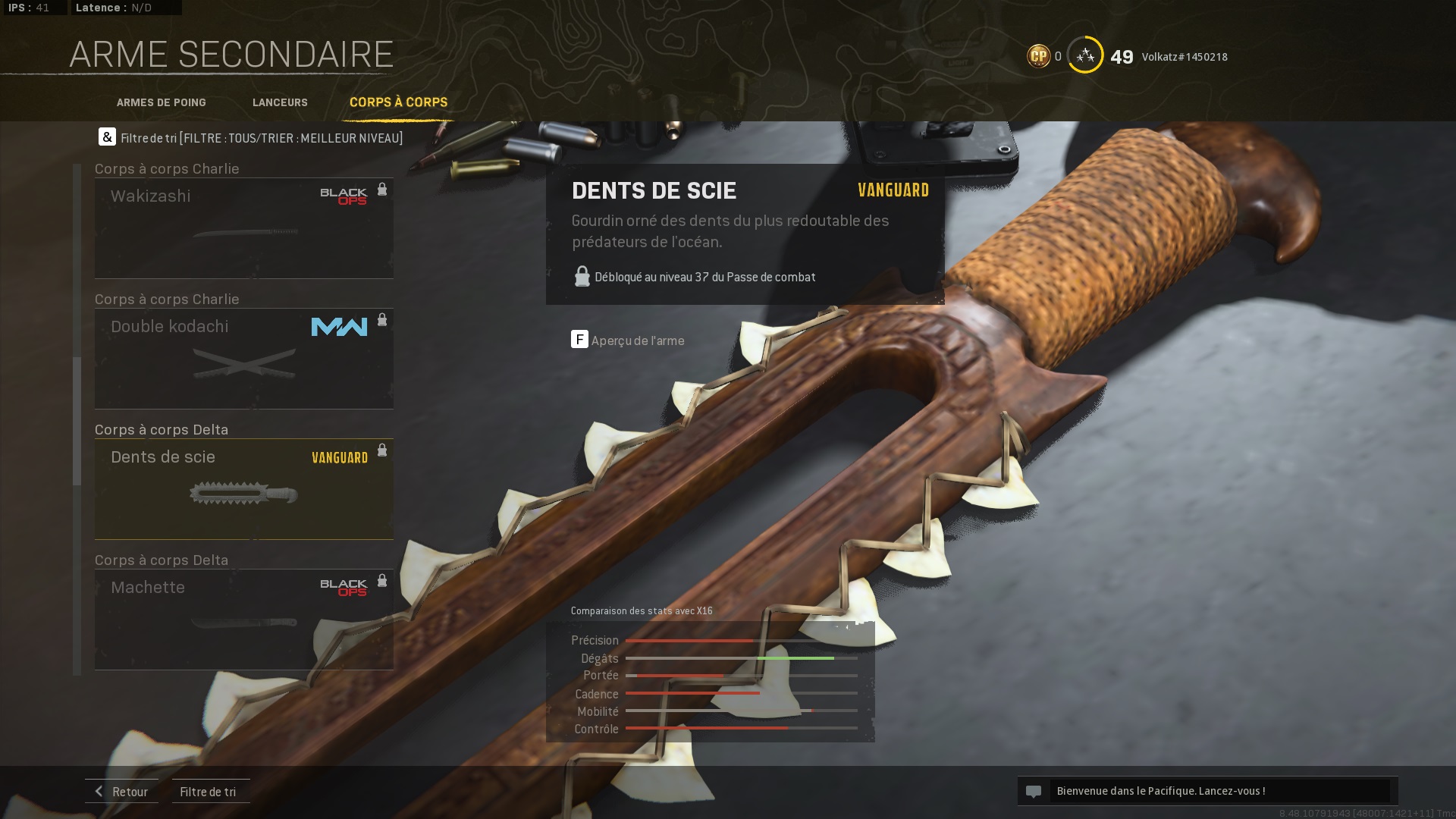The height and width of the screenshot is (819, 1456).
Task: Click the Modern Warfare logo on Double kodachi
Action: tap(338, 327)
